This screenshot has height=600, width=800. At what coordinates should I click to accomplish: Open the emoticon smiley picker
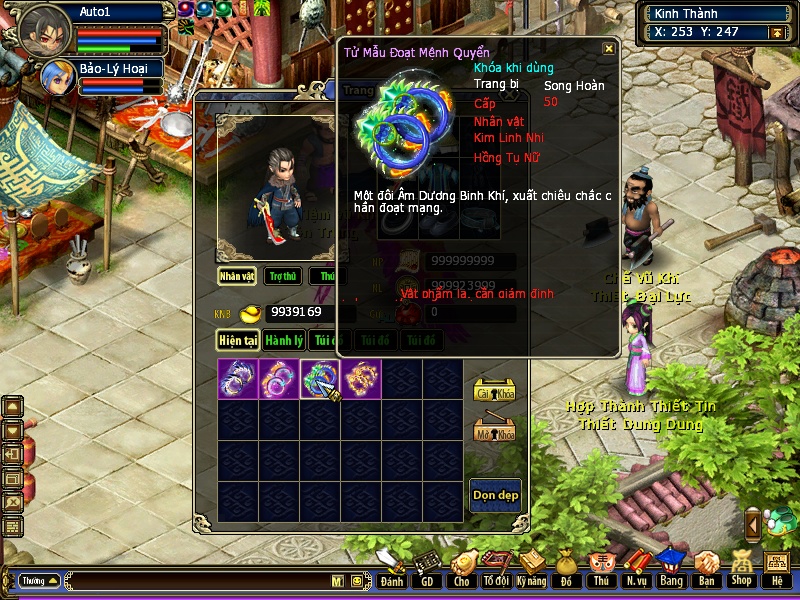coord(356,581)
